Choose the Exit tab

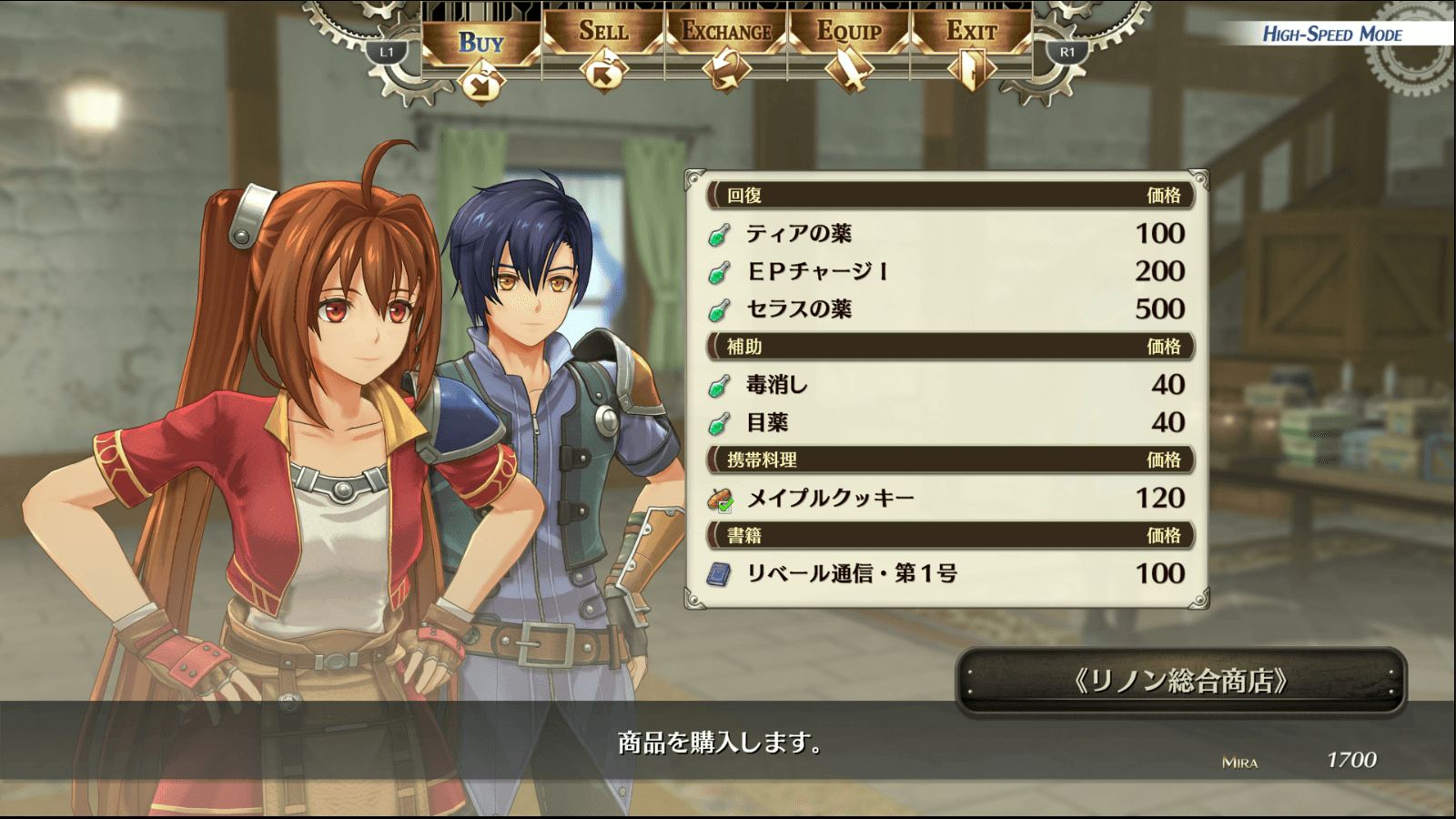point(971,33)
